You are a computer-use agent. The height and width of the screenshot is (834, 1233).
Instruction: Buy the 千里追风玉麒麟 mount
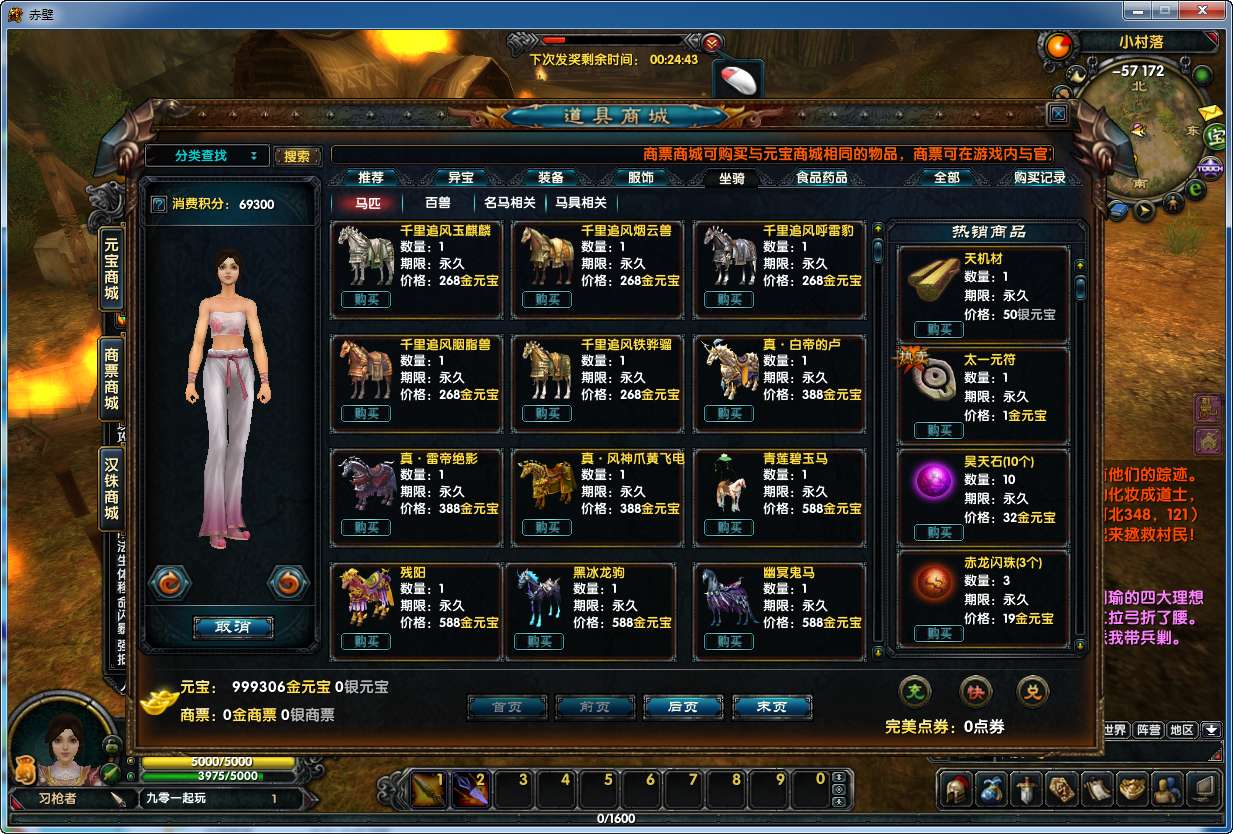click(x=366, y=300)
